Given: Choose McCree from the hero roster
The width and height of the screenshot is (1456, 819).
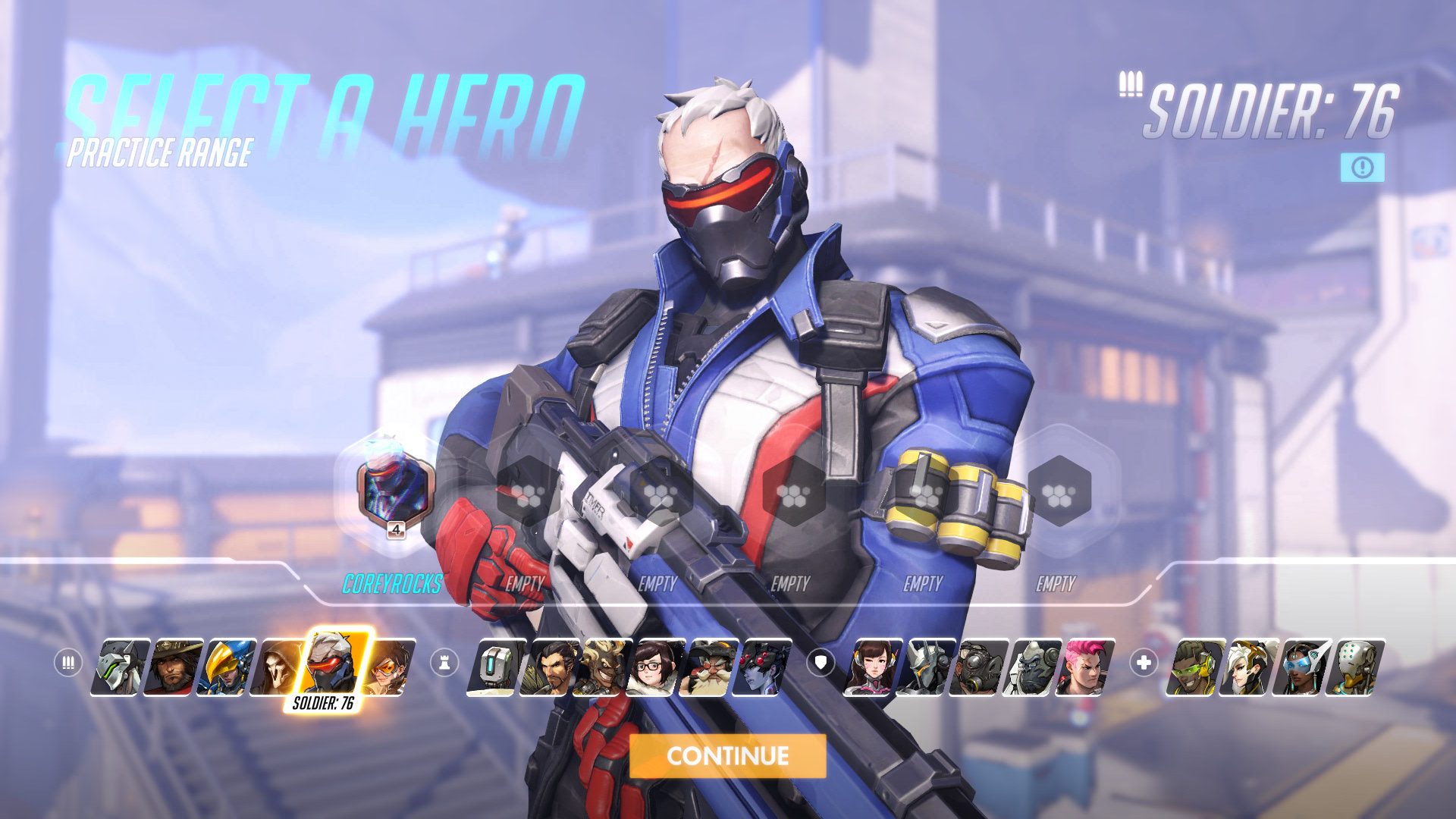Looking at the screenshot, I should (174, 667).
